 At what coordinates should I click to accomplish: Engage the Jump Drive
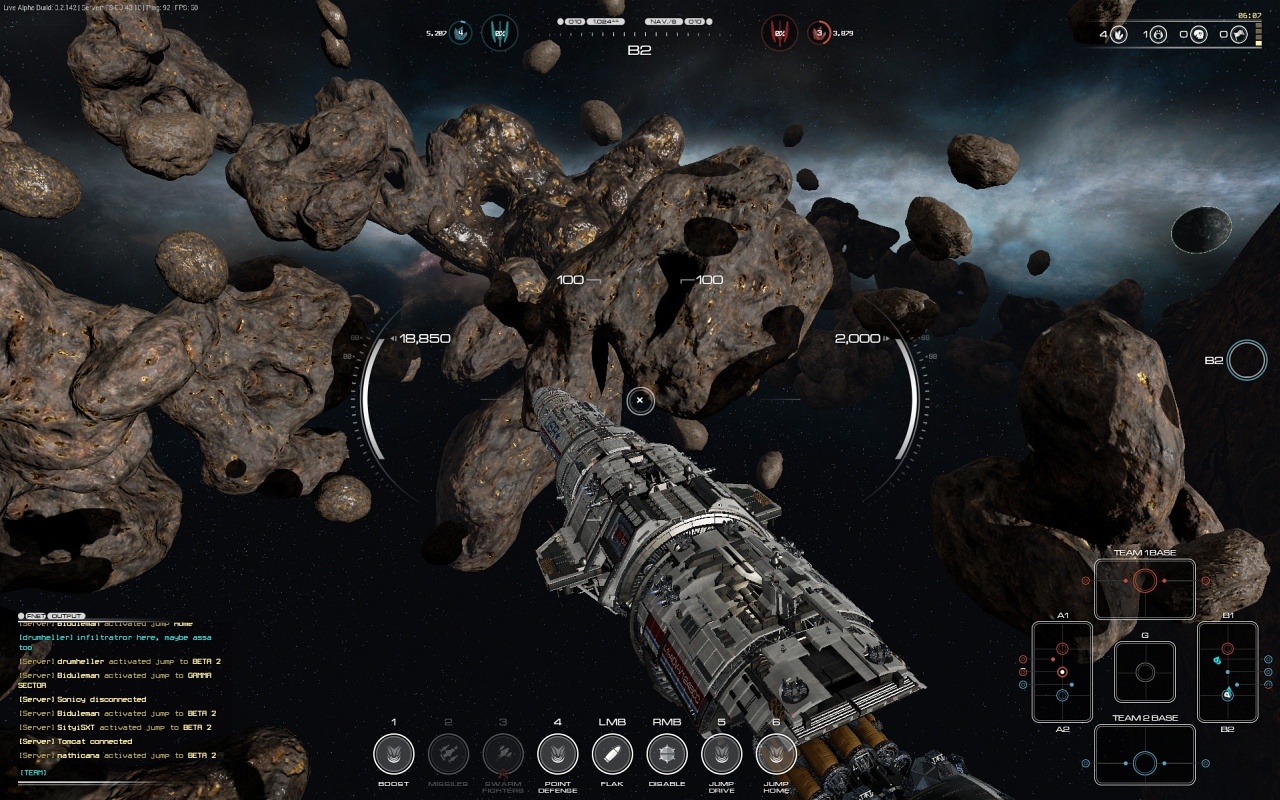click(x=721, y=754)
